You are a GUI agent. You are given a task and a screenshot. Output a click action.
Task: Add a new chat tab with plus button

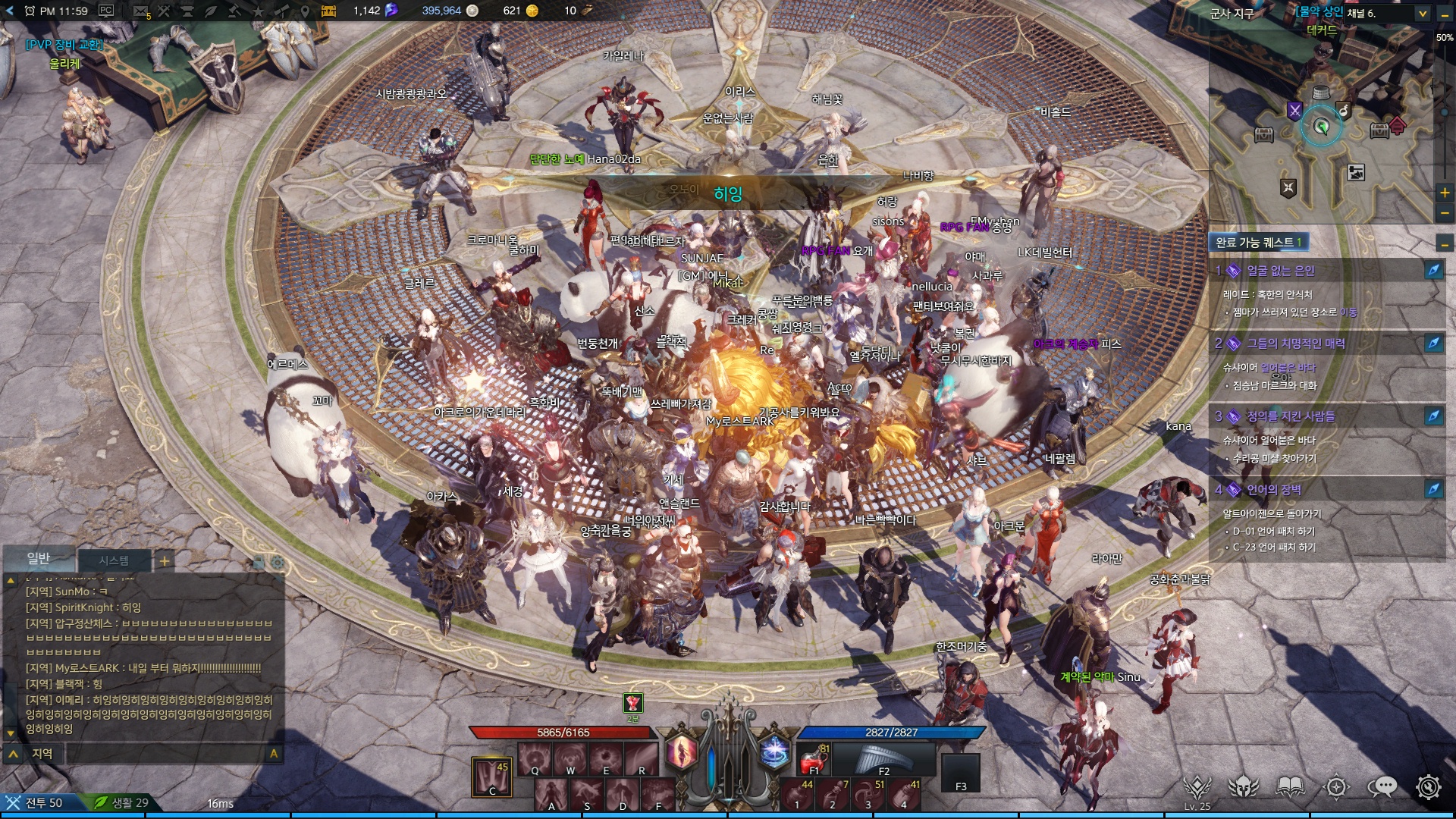click(164, 561)
